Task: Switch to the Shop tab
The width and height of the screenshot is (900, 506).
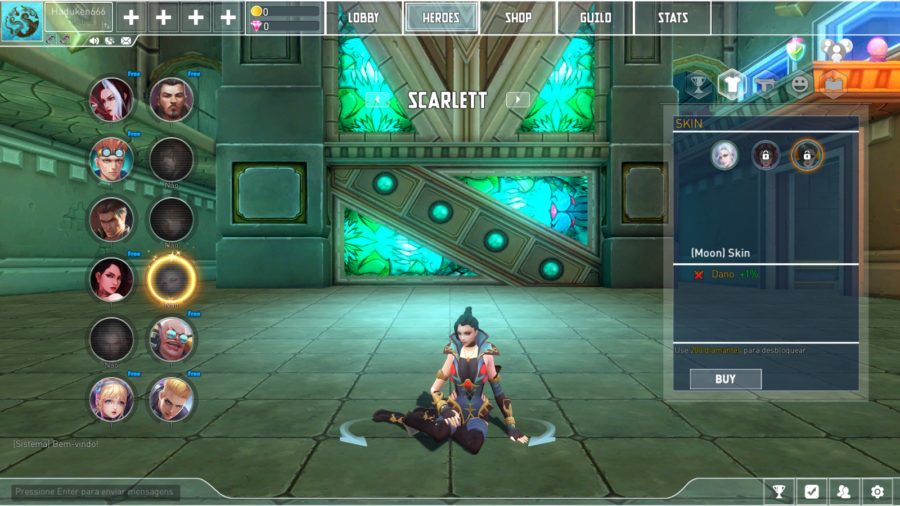Action: coord(518,18)
